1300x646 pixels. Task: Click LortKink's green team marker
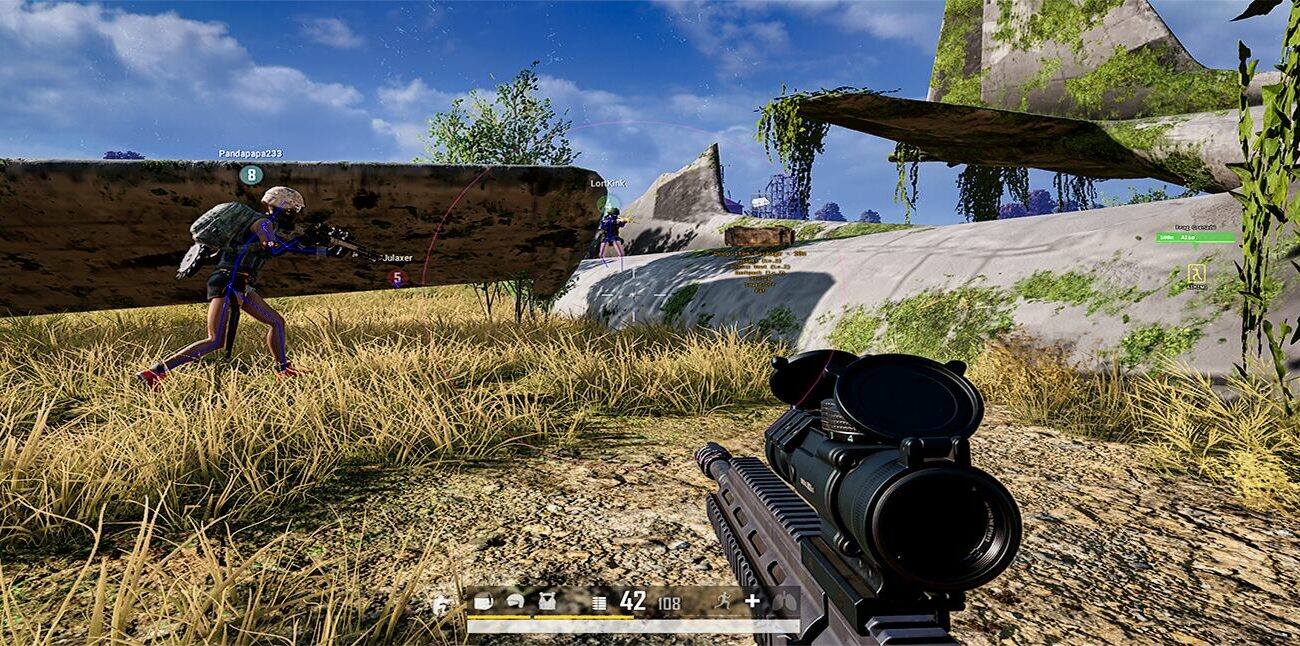pyautogui.click(x=608, y=204)
